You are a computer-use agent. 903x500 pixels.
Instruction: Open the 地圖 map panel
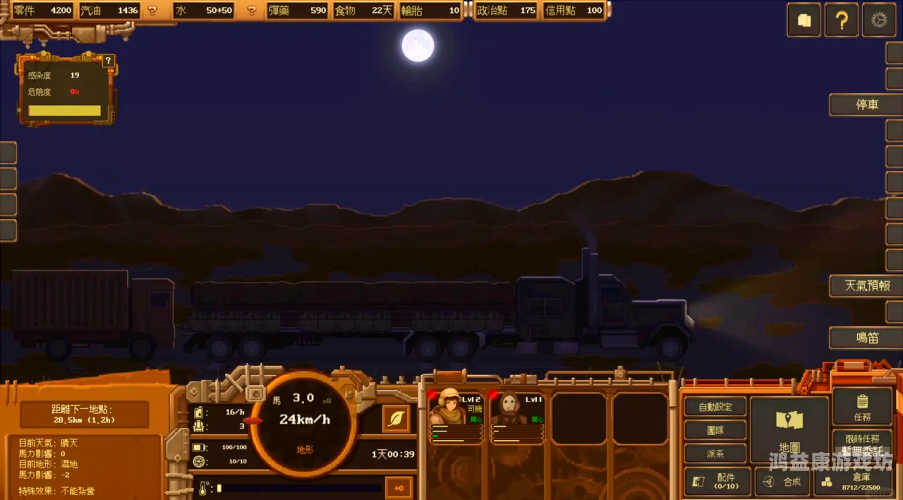789,430
